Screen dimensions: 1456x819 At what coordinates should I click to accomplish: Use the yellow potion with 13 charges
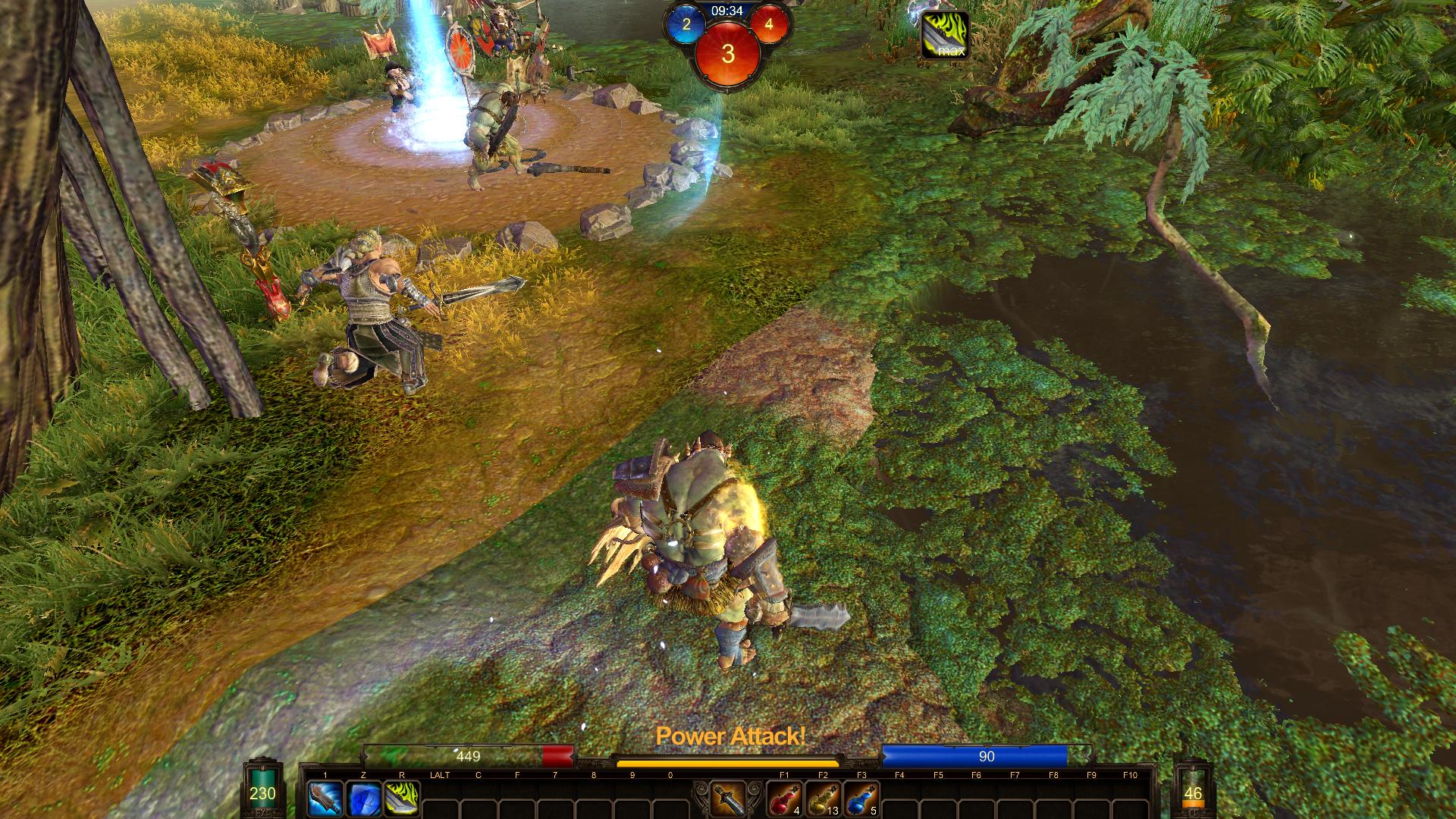(822, 799)
